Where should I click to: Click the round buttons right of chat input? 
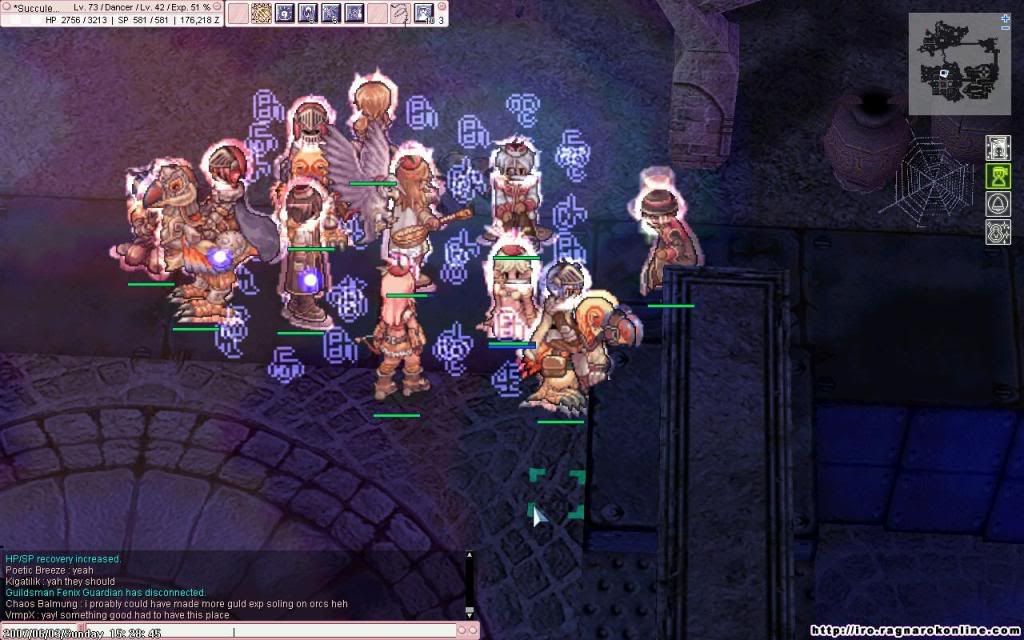pos(466,630)
